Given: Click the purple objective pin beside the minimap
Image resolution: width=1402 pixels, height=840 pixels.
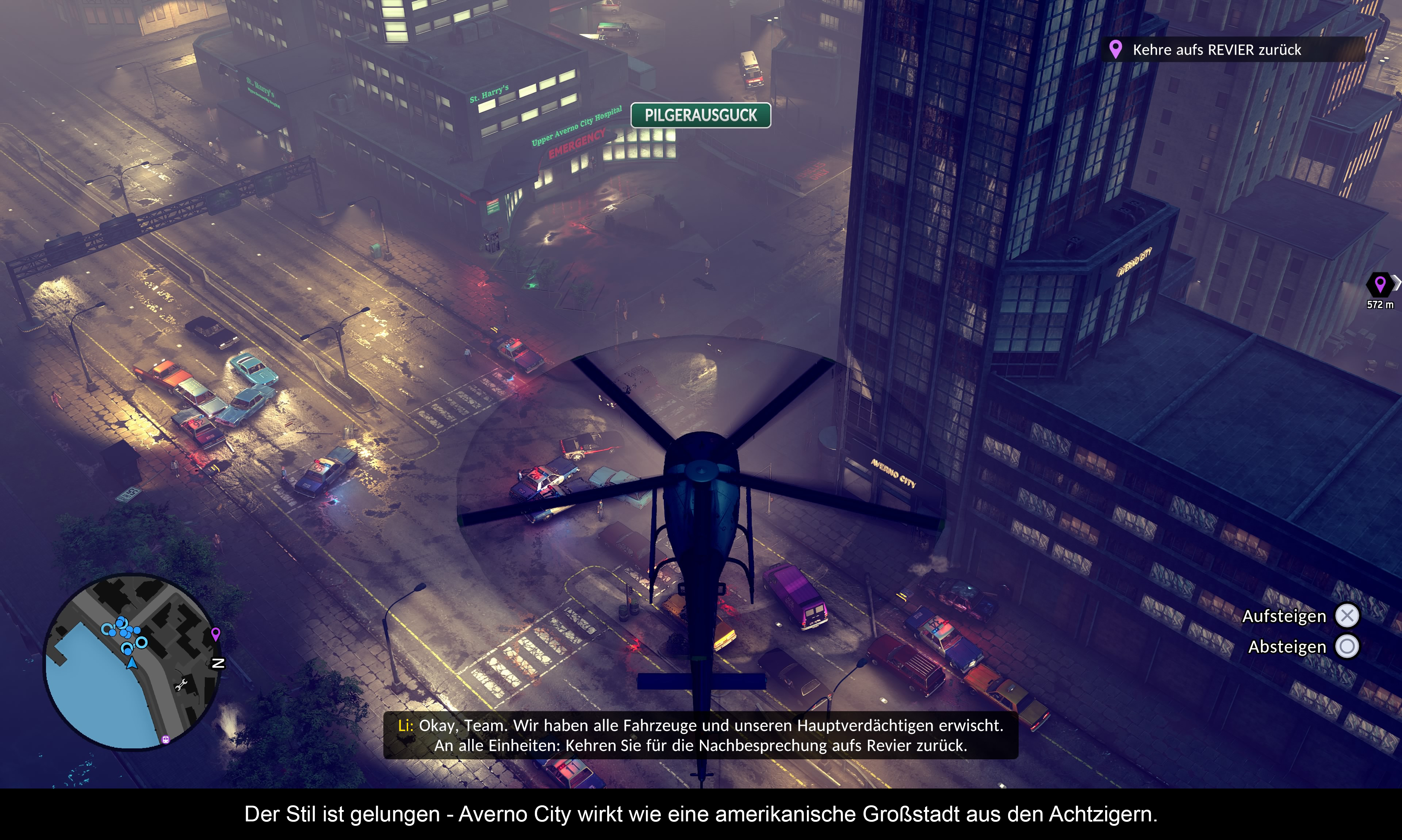Looking at the screenshot, I should point(216,633).
